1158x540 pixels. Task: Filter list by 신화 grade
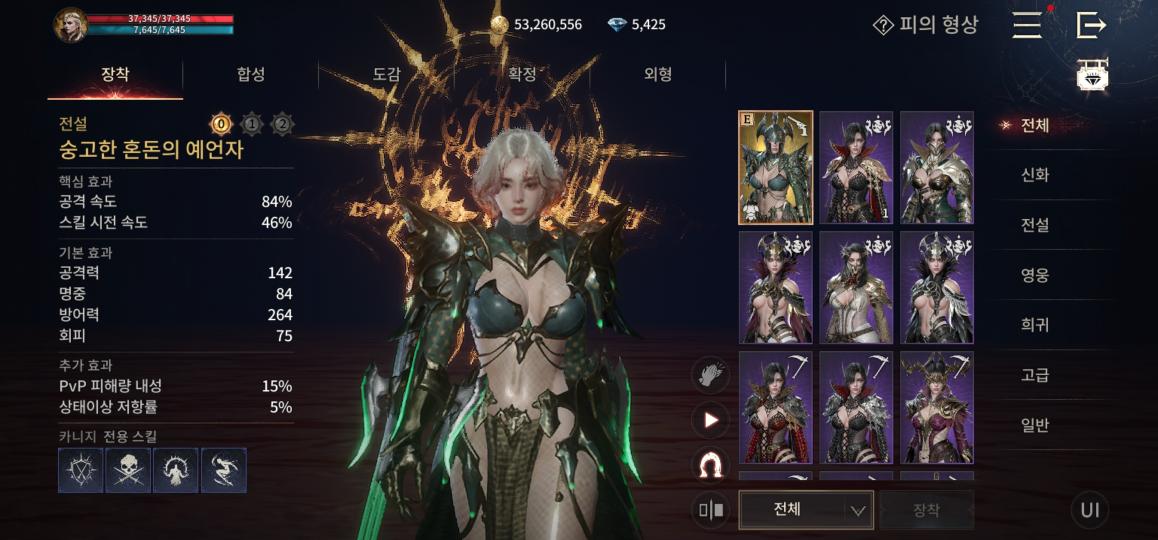pyautogui.click(x=1034, y=175)
